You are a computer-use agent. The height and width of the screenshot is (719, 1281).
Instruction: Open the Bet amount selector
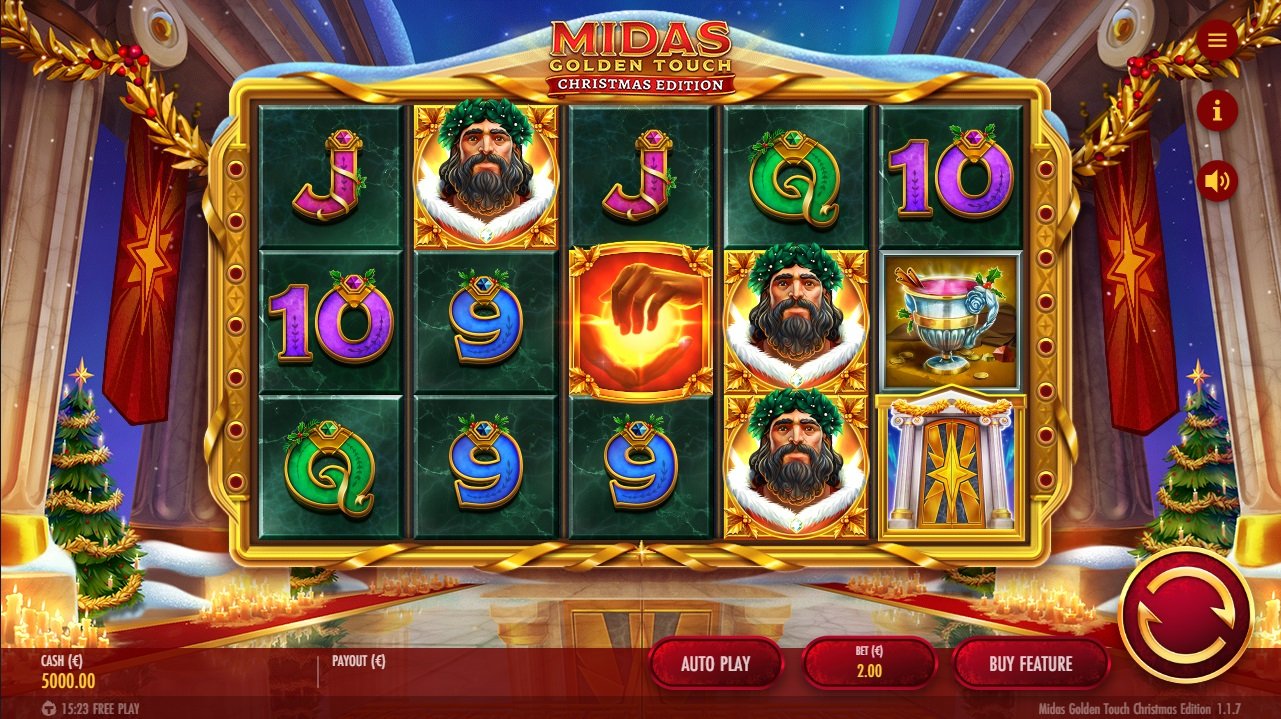click(869, 663)
